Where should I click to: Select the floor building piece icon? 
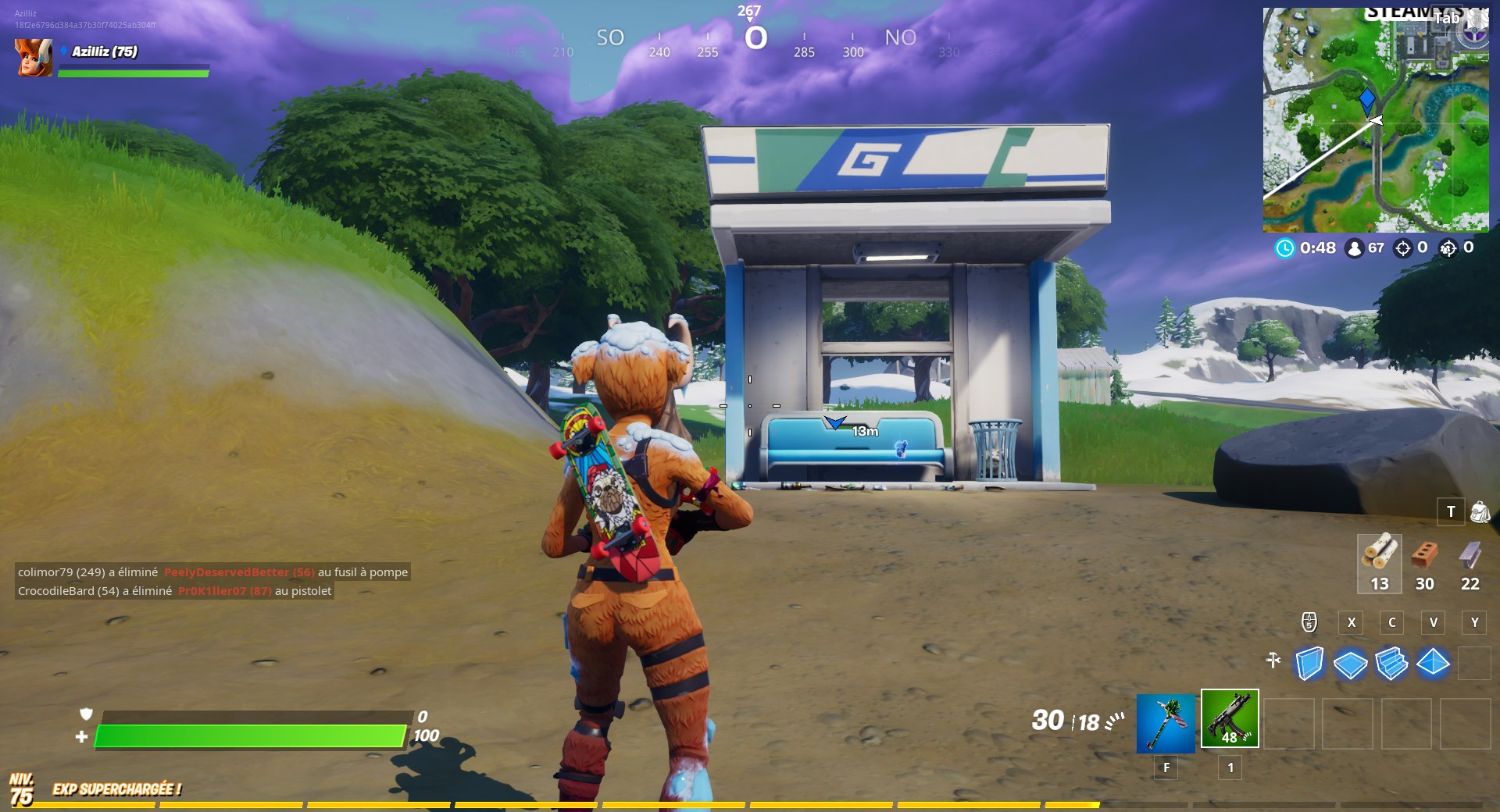coord(1351,664)
